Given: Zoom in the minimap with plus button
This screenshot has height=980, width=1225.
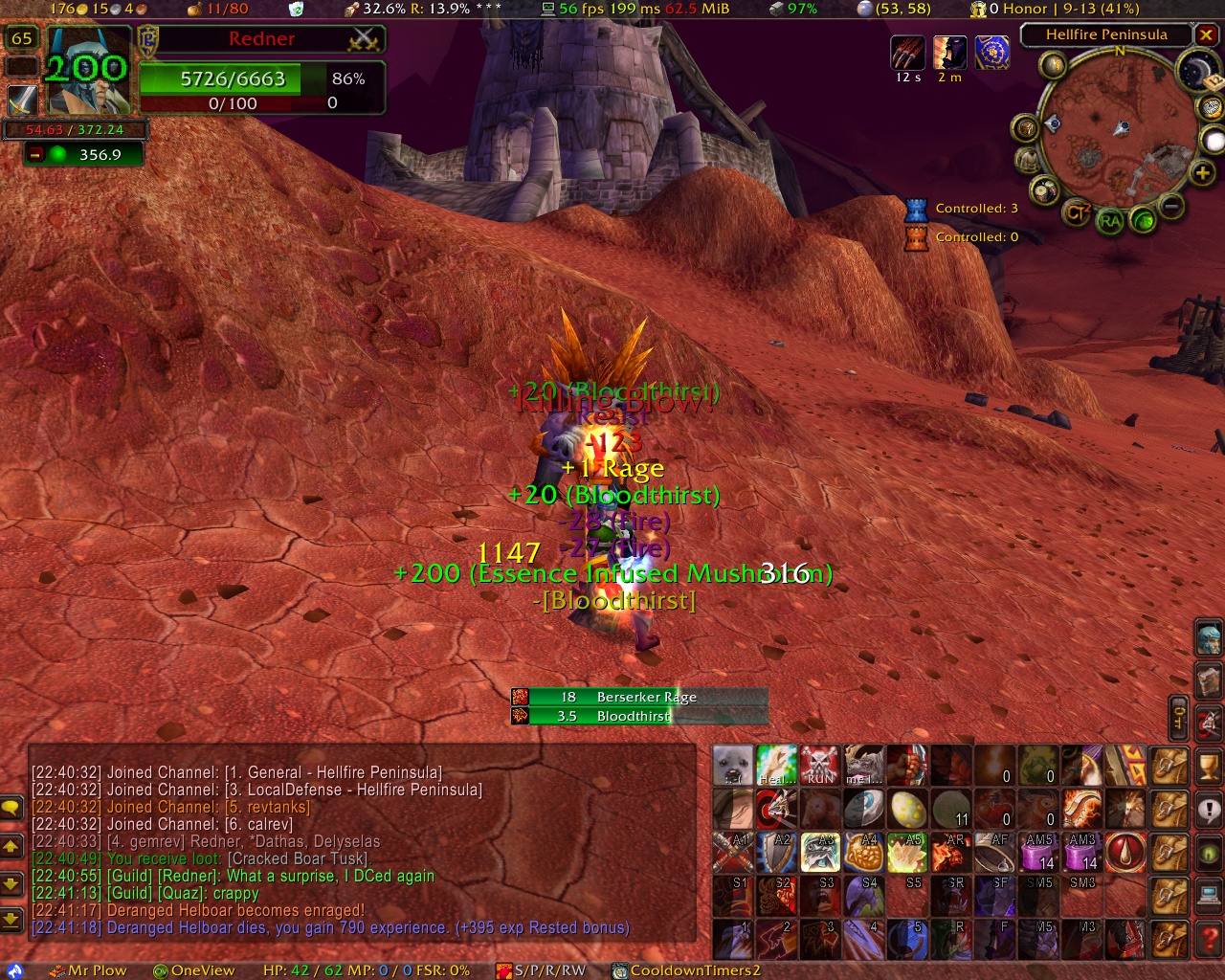Looking at the screenshot, I should (1202, 172).
